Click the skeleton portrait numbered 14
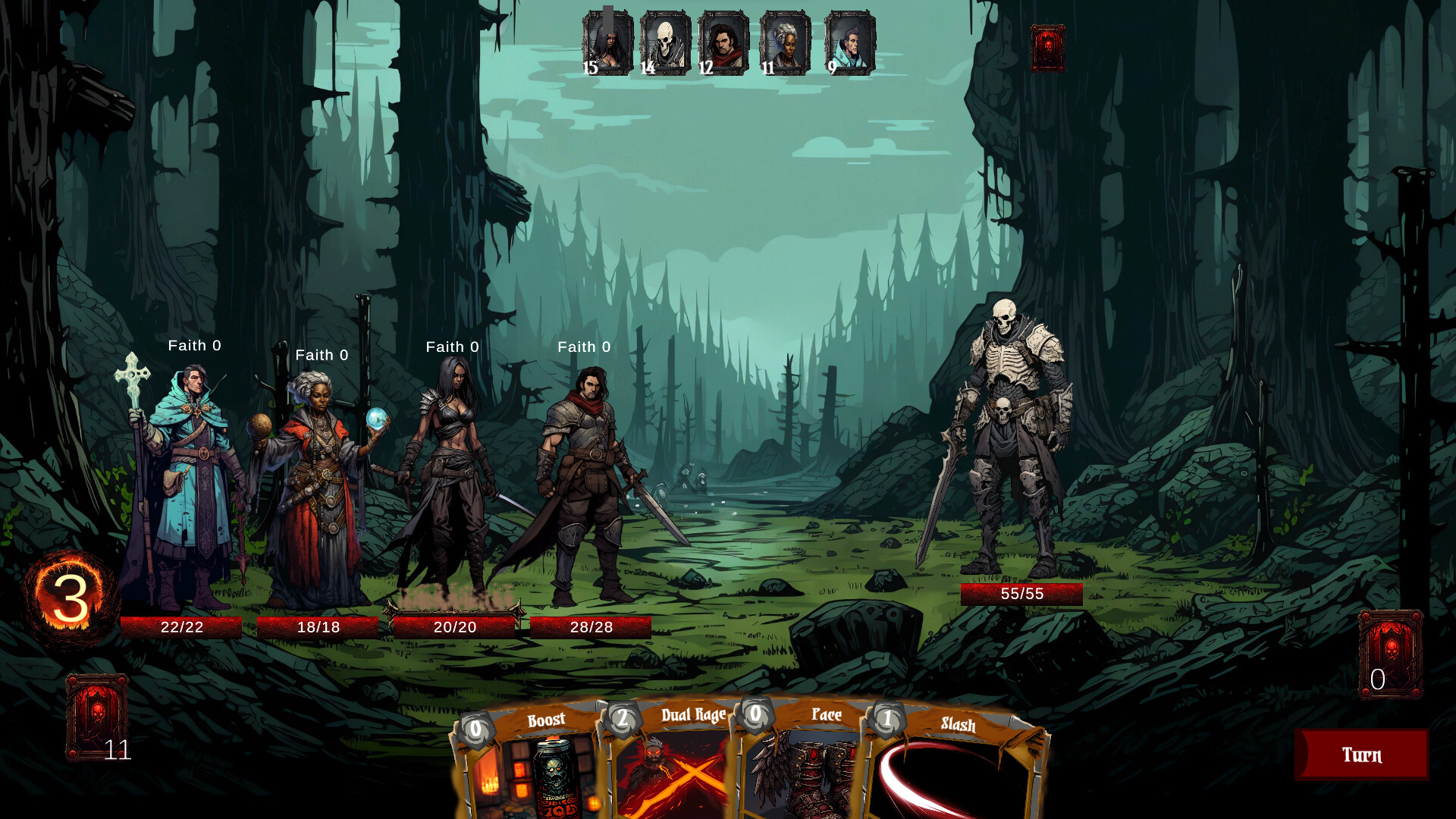The height and width of the screenshot is (819, 1456). pos(665,42)
